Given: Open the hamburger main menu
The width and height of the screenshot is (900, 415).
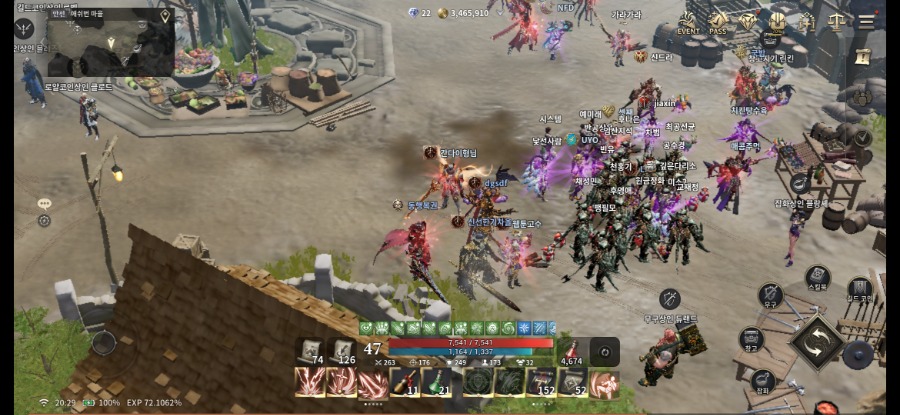Looking at the screenshot, I should click(x=866, y=20).
